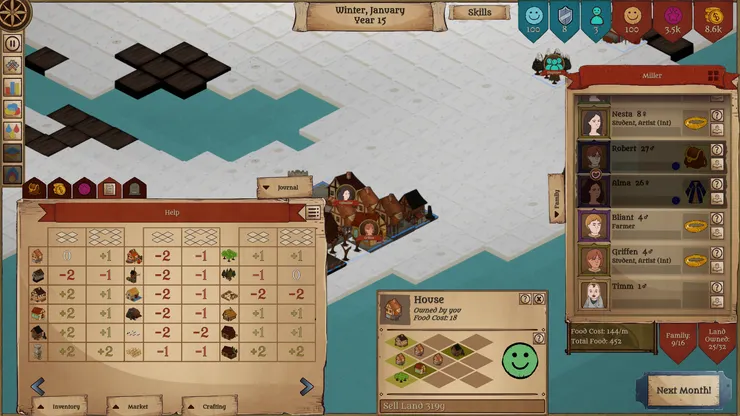Advance with the Next Month button

click(x=683, y=390)
